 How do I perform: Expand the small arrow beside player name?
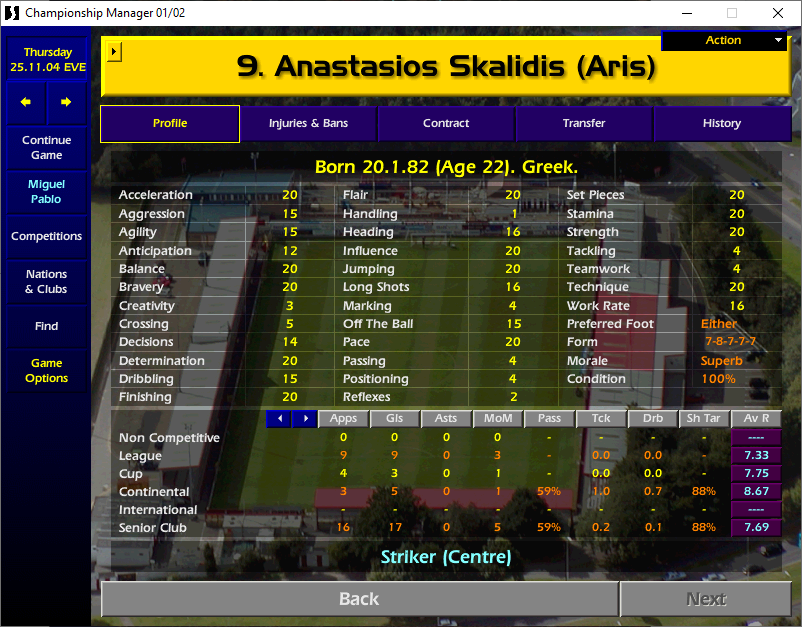click(114, 50)
